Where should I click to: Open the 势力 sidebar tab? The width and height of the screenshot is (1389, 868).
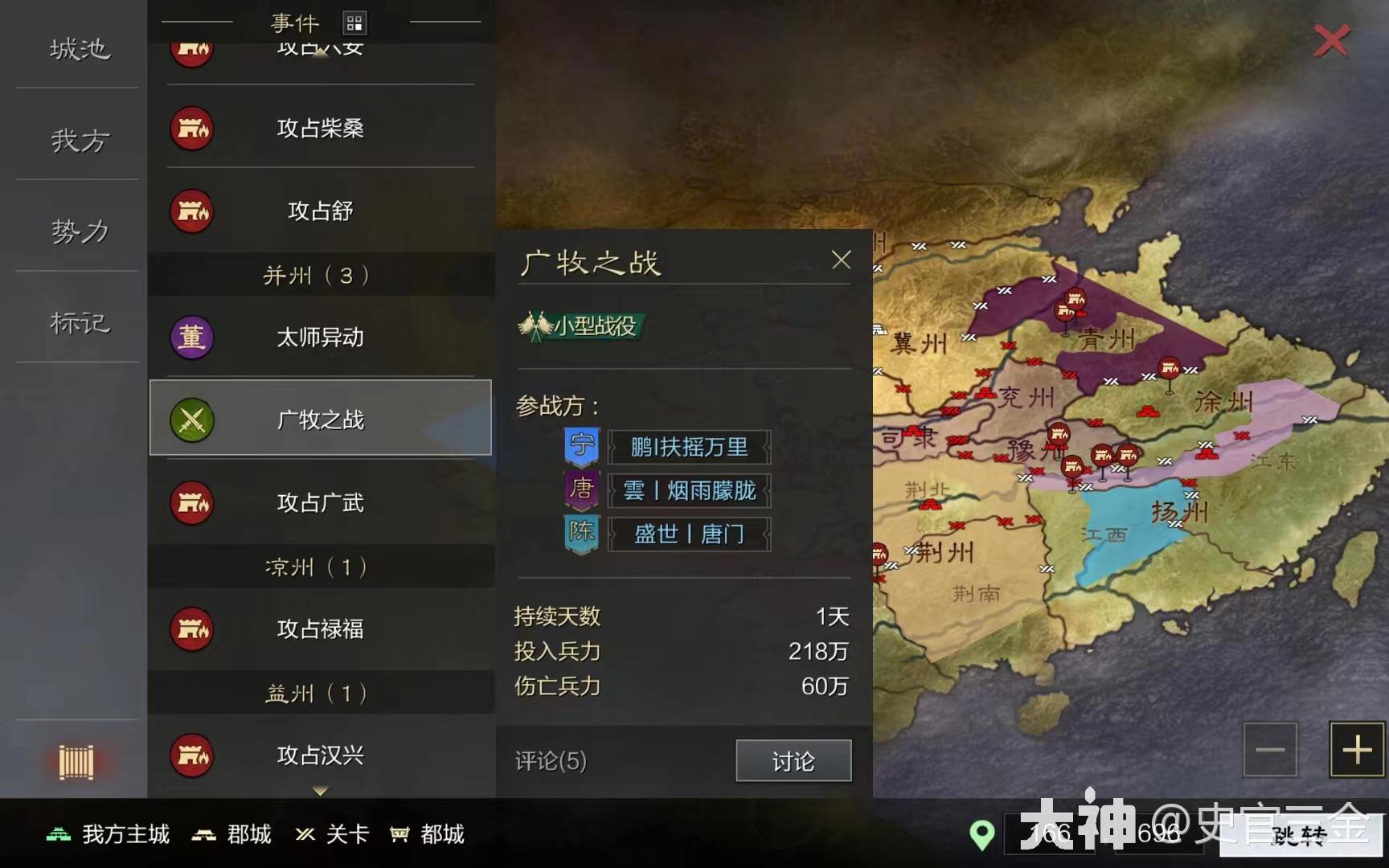75,231
